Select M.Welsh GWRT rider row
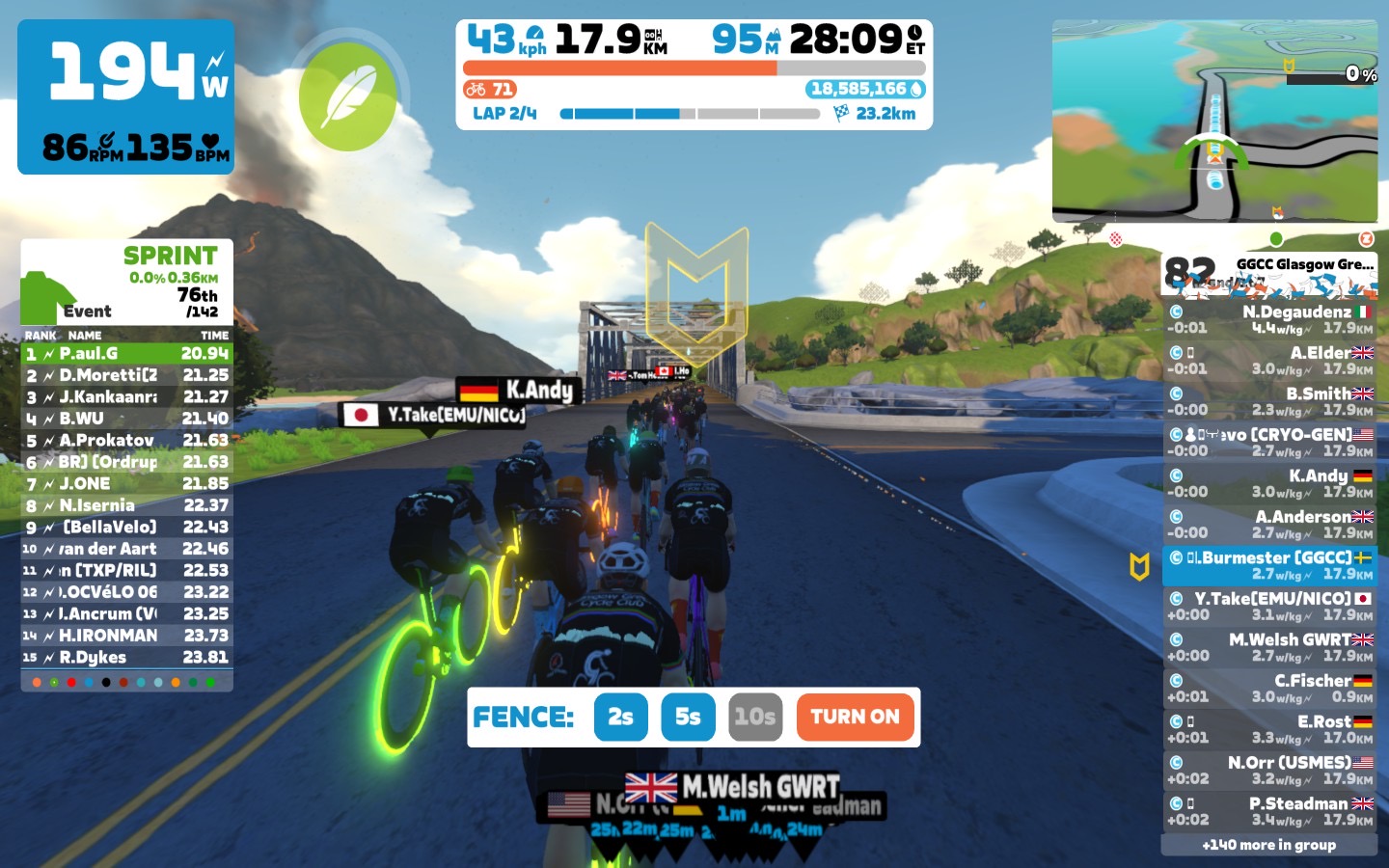Viewport: 1389px width, 868px height. [x=1268, y=647]
